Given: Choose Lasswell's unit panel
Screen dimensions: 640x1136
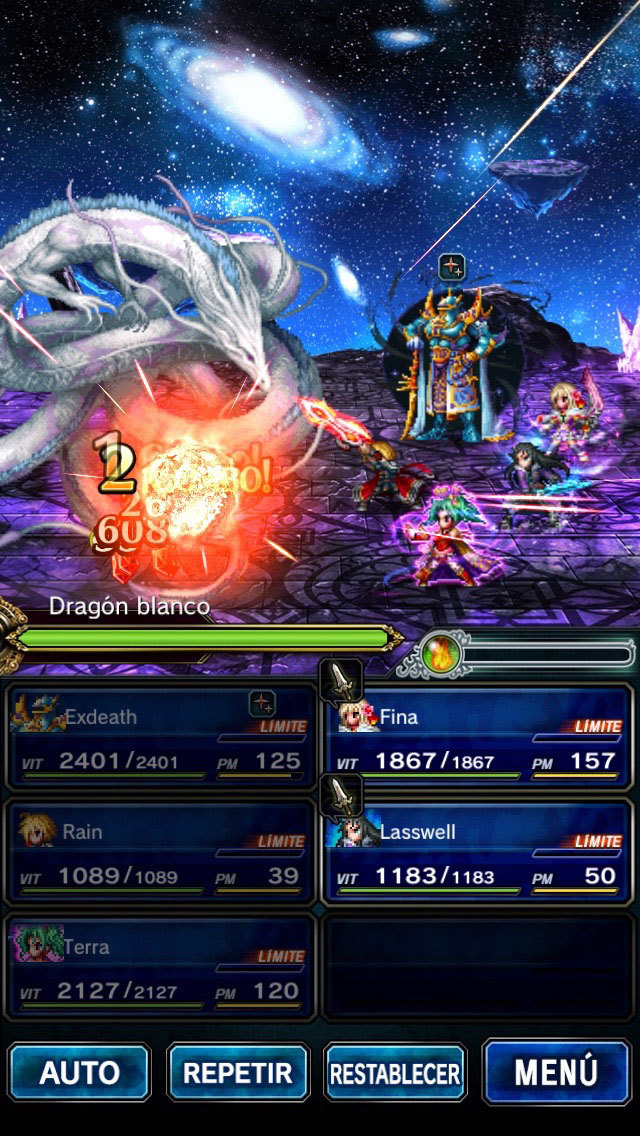Looking at the screenshot, I should click(x=478, y=853).
